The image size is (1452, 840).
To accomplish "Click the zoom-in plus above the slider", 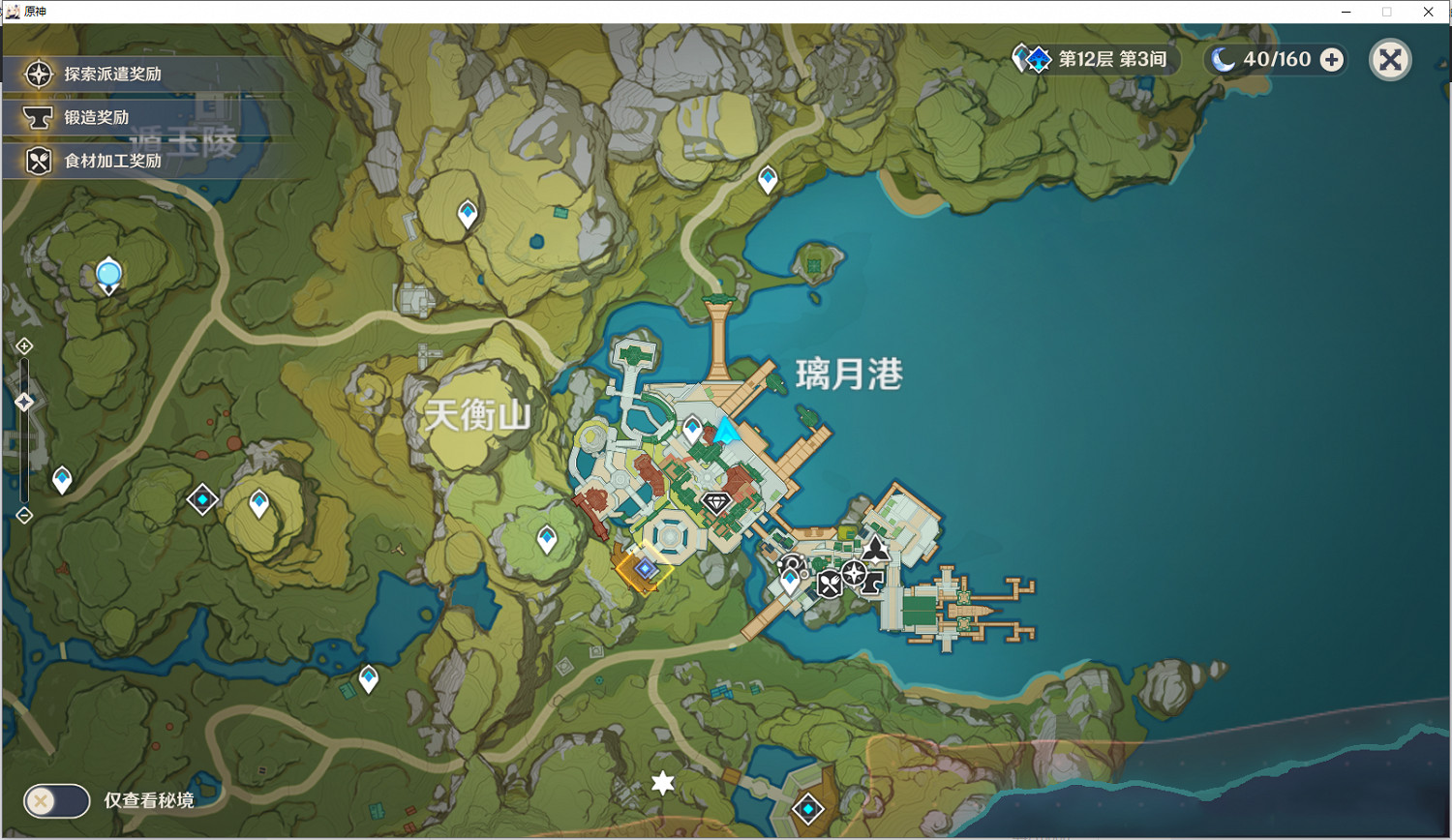I will pyautogui.click(x=23, y=344).
